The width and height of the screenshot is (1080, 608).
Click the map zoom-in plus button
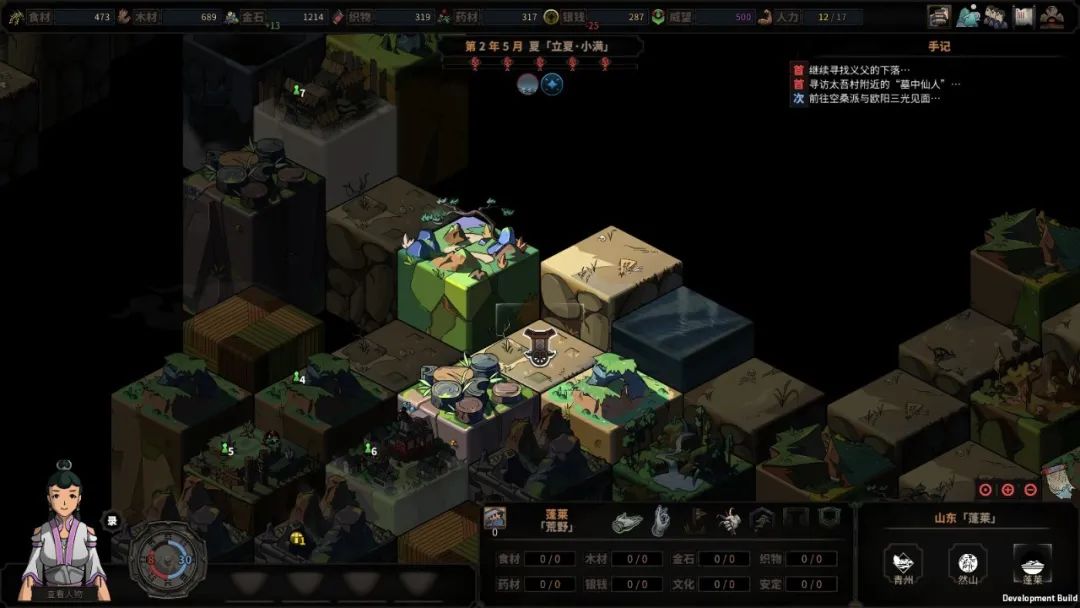tap(1008, 490)
